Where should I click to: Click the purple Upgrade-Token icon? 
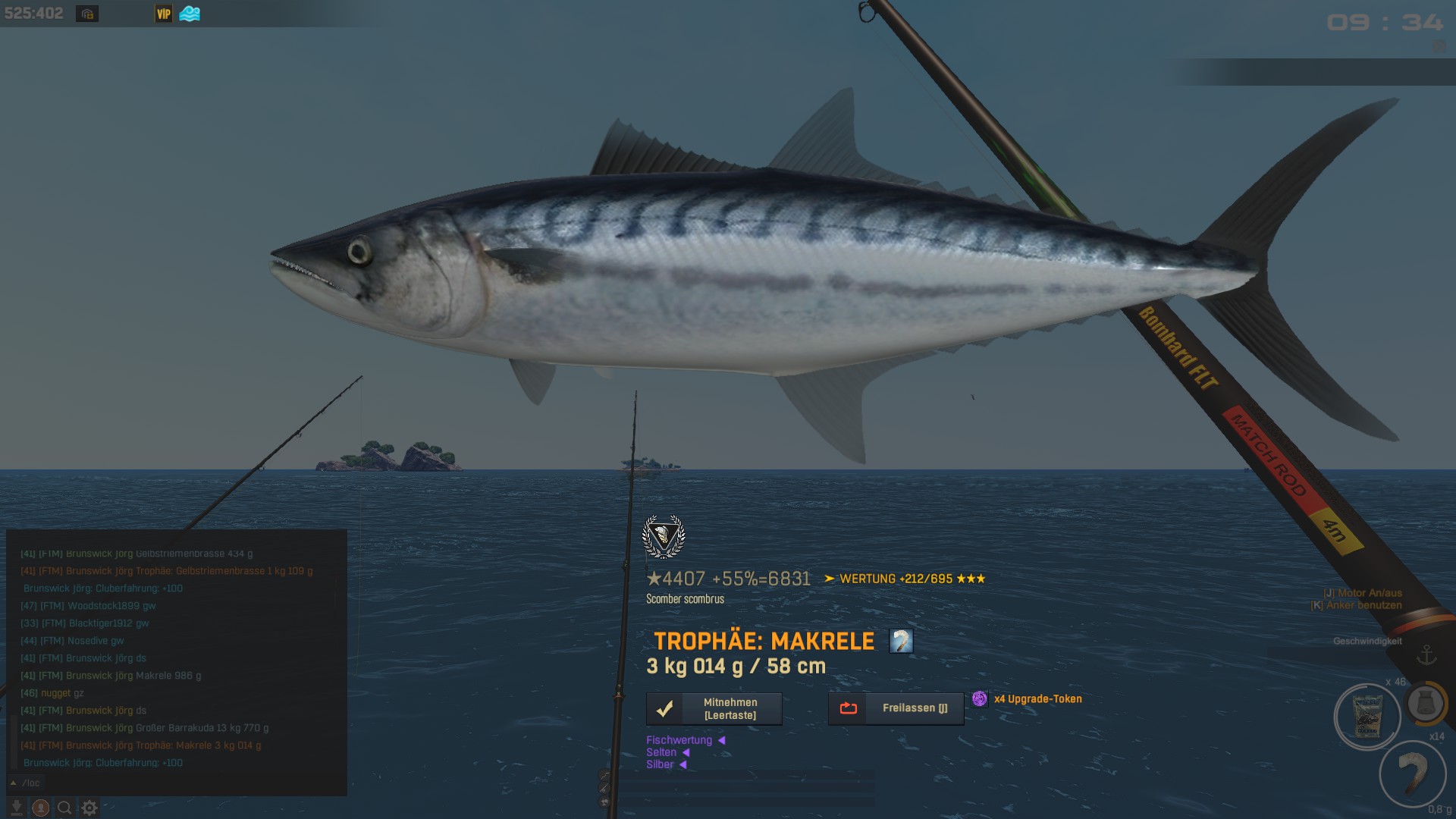[980, 699]
